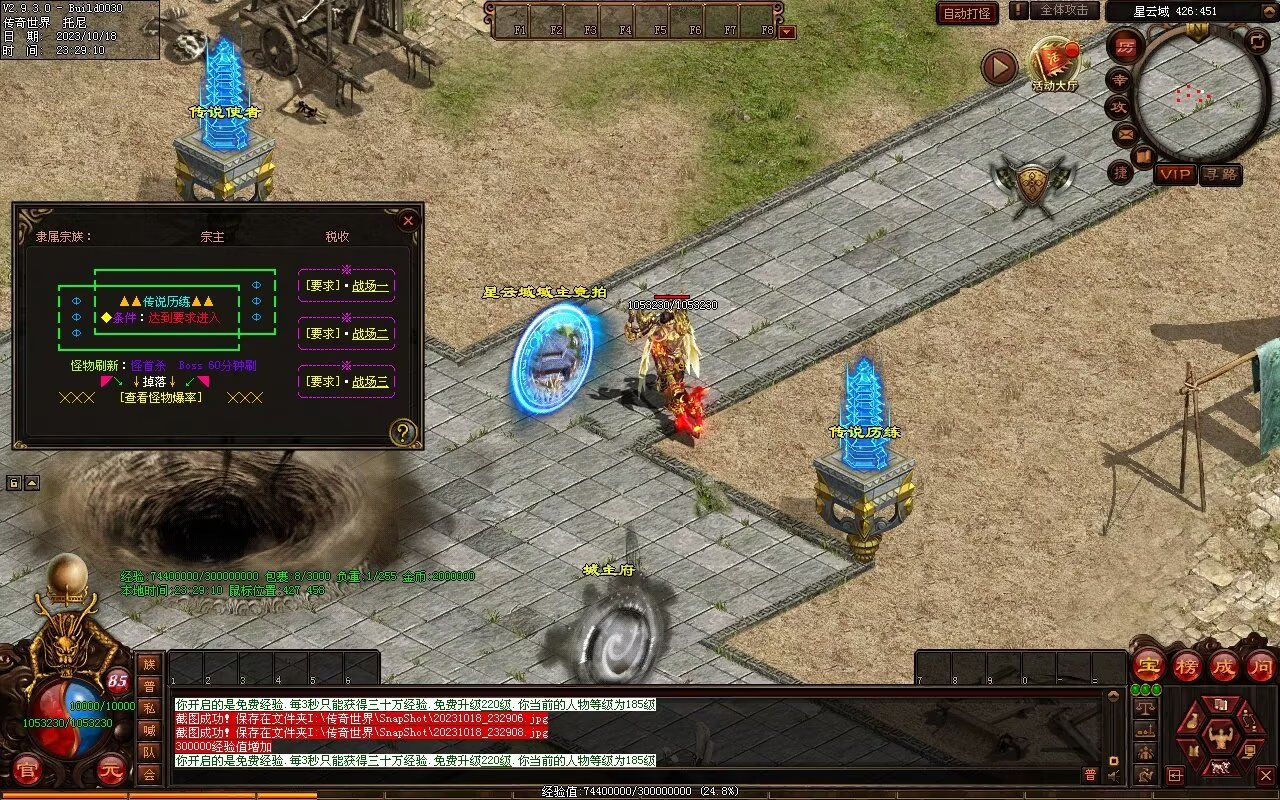Click the 官 round button
Image resolution: width=1280 pixels, height=800 pixels.
(28, 770)
